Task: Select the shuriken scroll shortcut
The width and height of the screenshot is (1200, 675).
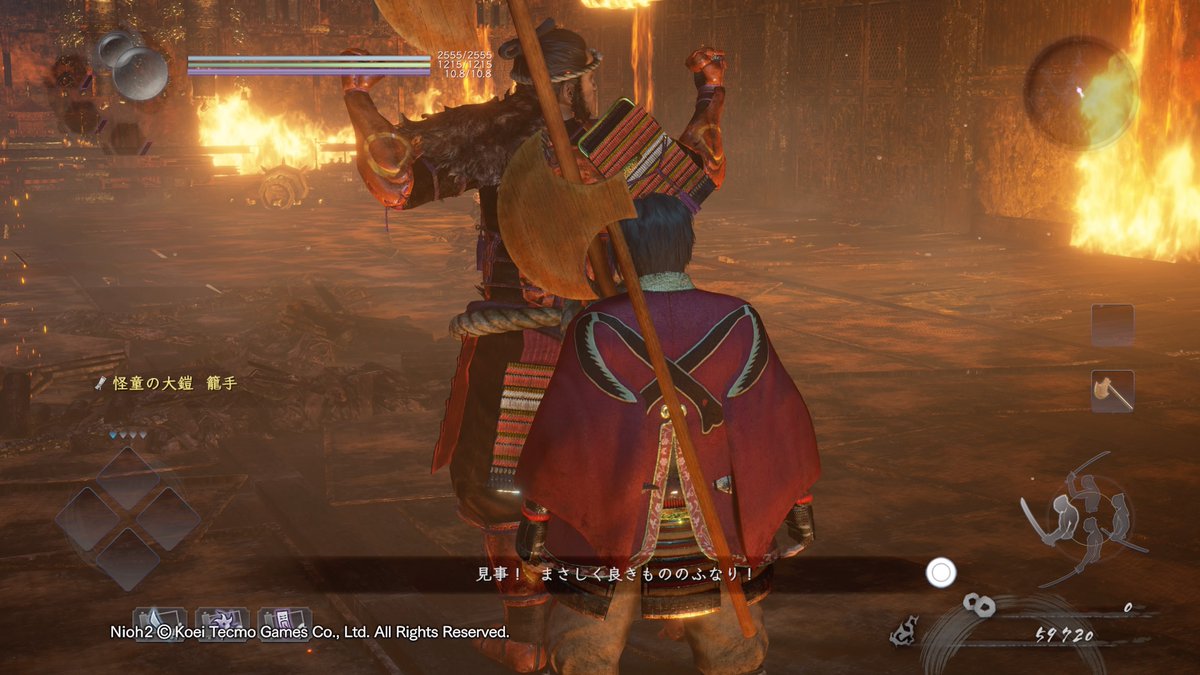Action: (222, 622)
